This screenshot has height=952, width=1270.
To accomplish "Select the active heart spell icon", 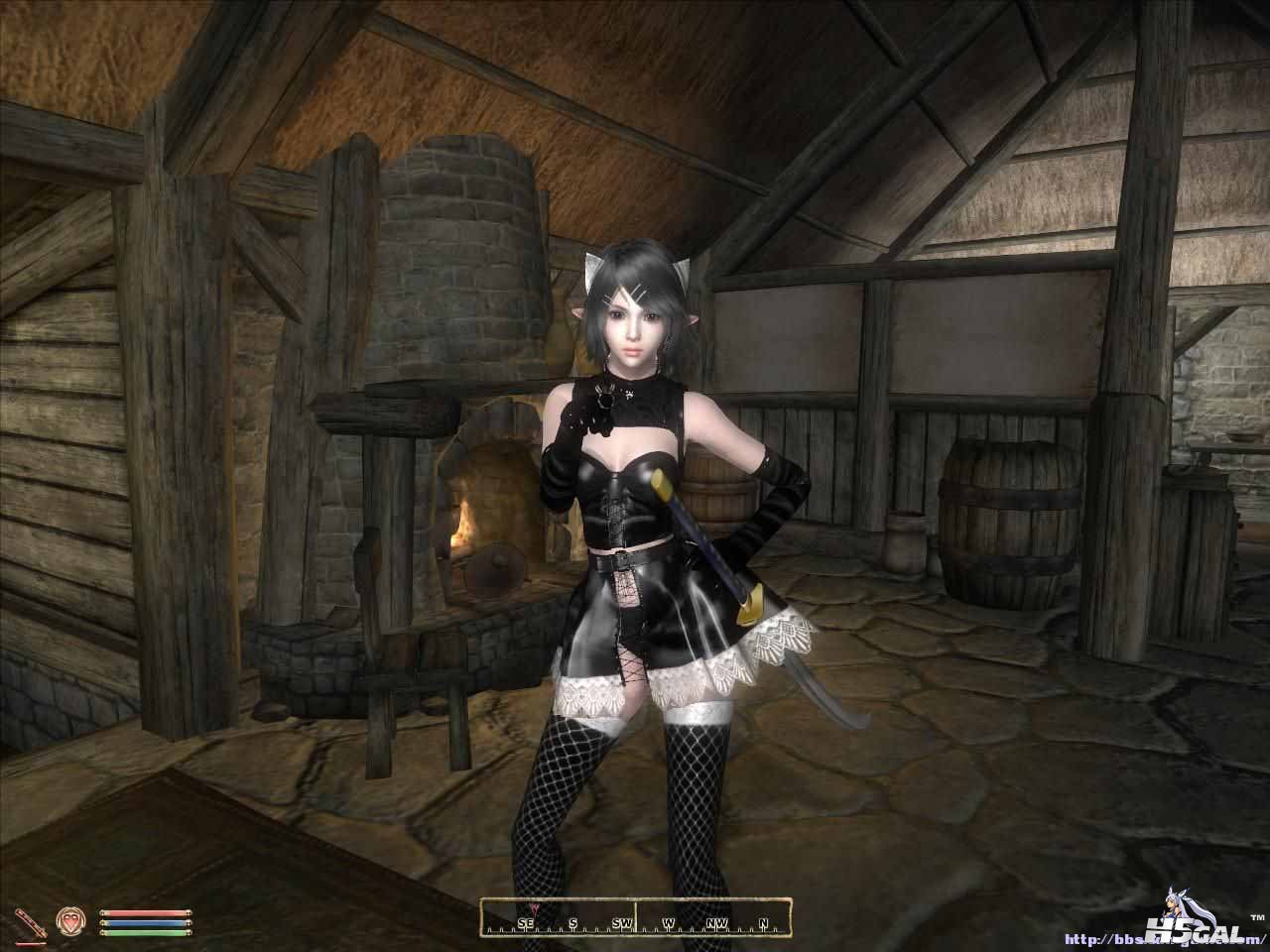I will point(71,917).
